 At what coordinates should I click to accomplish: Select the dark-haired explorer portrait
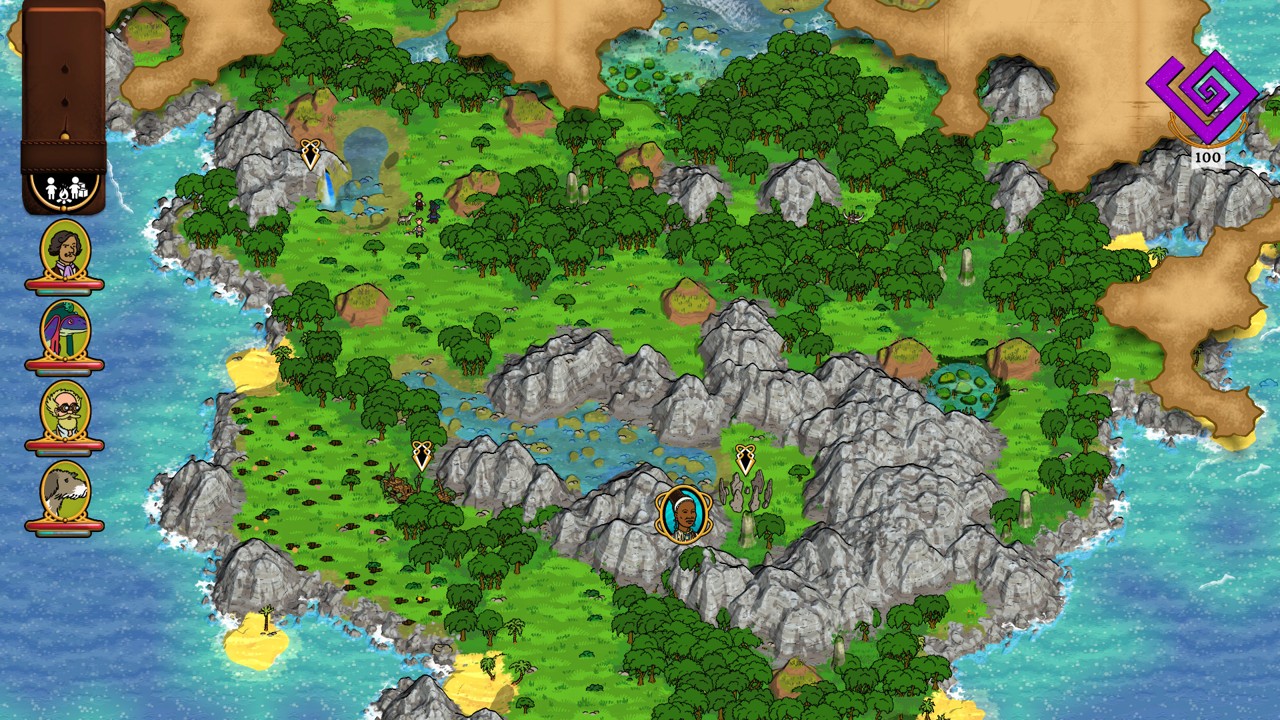click(65, 251)
